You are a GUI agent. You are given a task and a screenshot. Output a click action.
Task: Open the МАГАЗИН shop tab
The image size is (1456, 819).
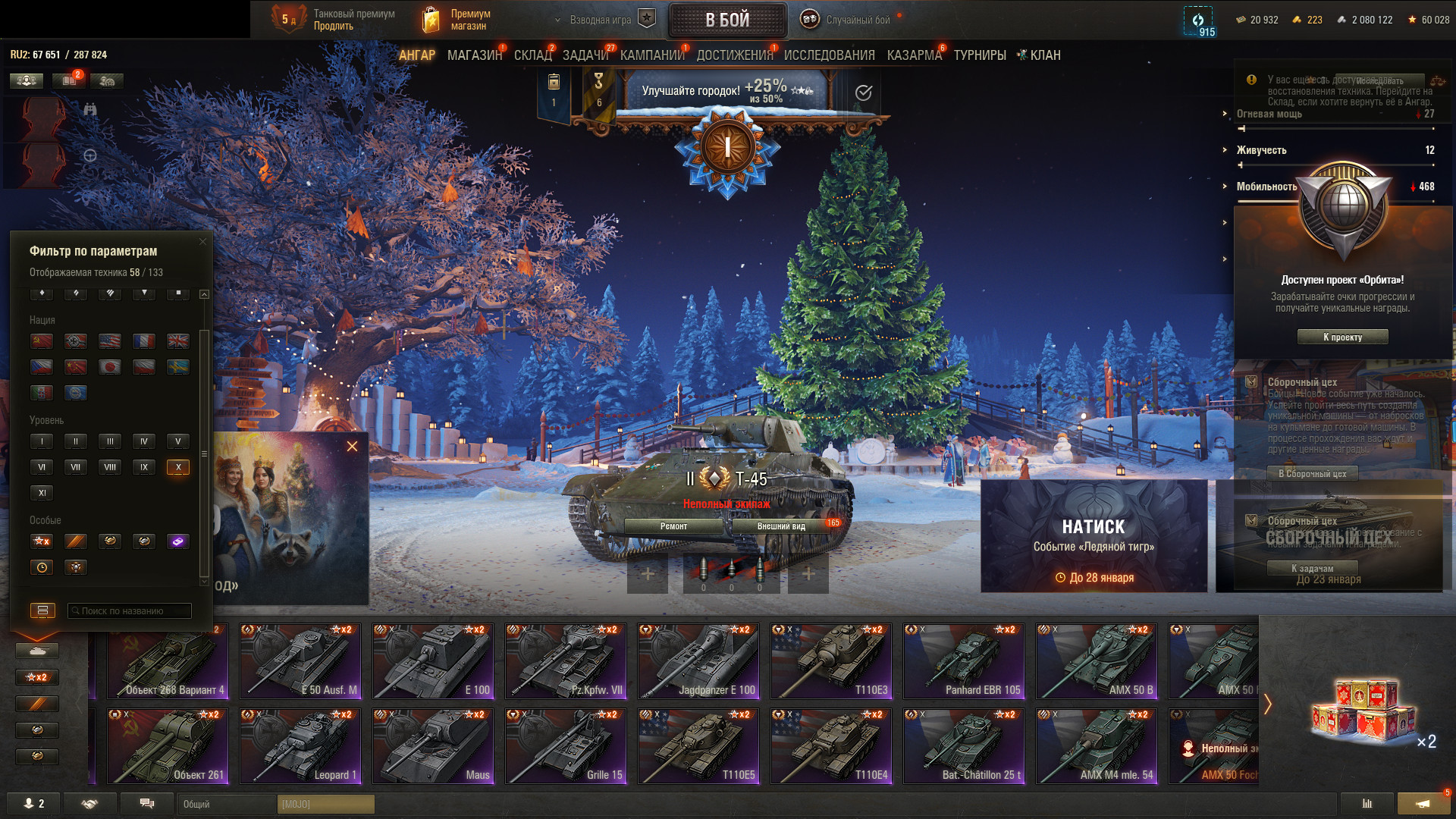tap(475, 55)
